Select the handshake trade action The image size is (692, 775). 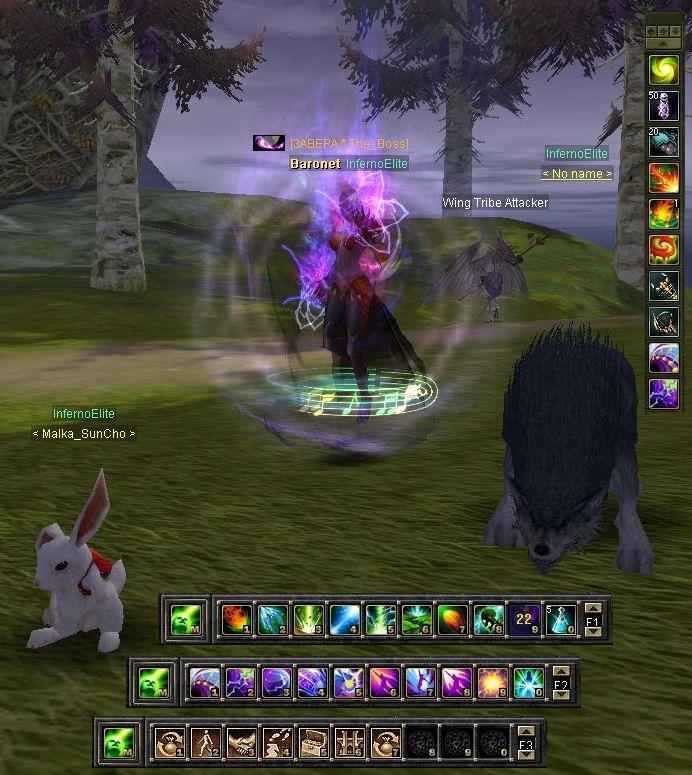coord(241,744)
